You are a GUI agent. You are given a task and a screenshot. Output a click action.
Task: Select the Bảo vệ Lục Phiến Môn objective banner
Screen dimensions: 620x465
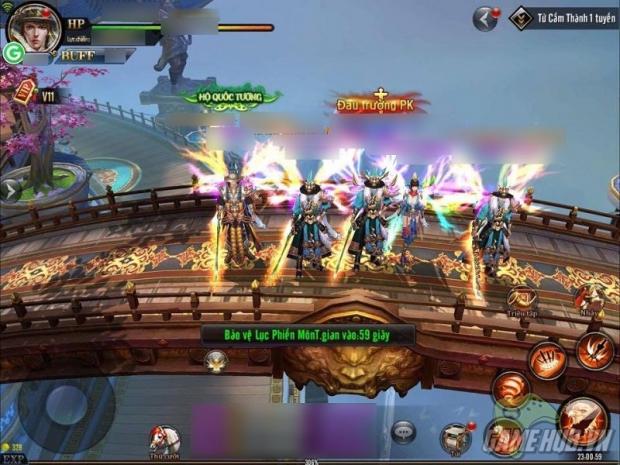[x=293, y=335]
